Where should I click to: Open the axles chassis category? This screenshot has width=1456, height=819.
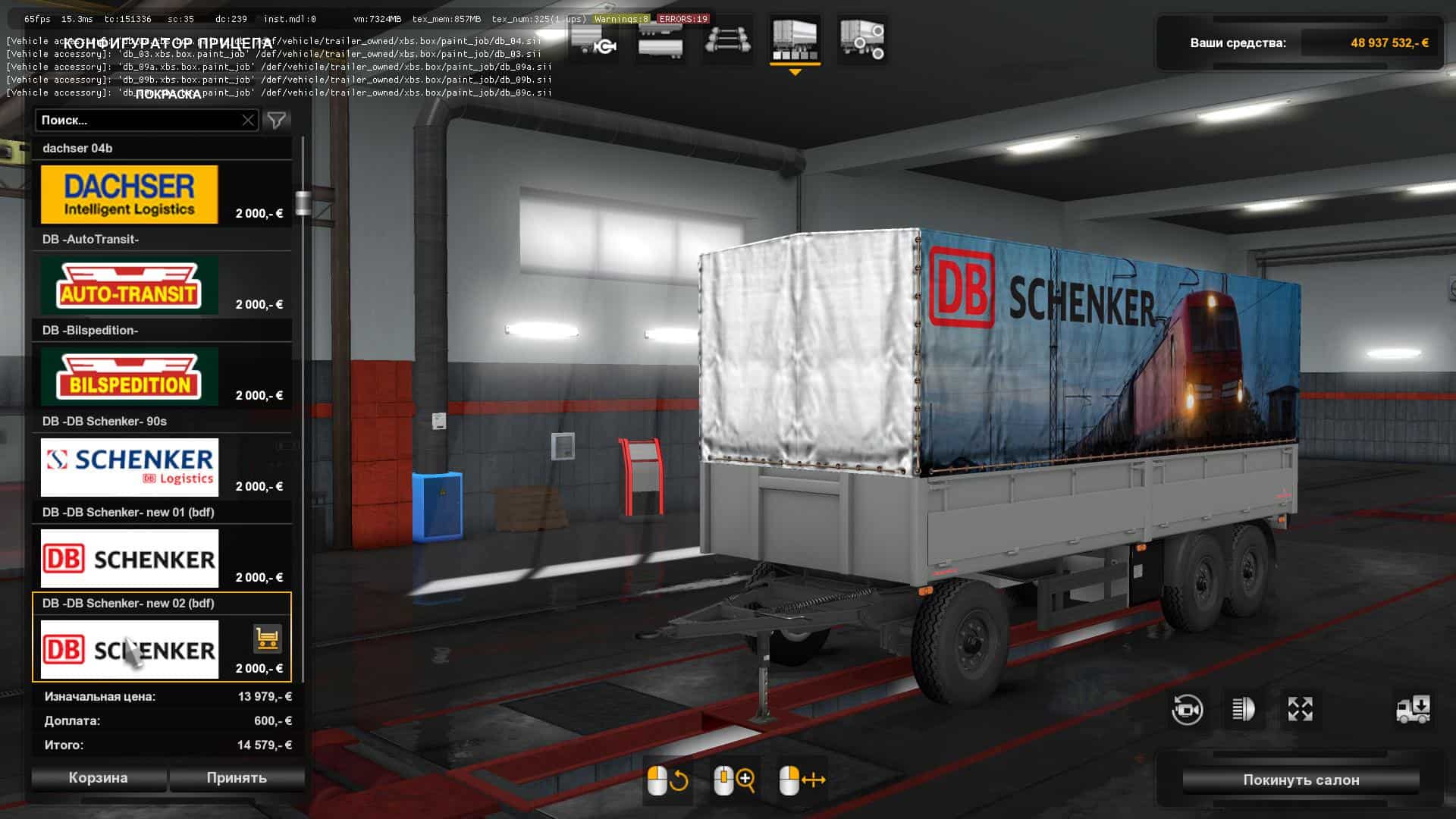click(727, 40)
